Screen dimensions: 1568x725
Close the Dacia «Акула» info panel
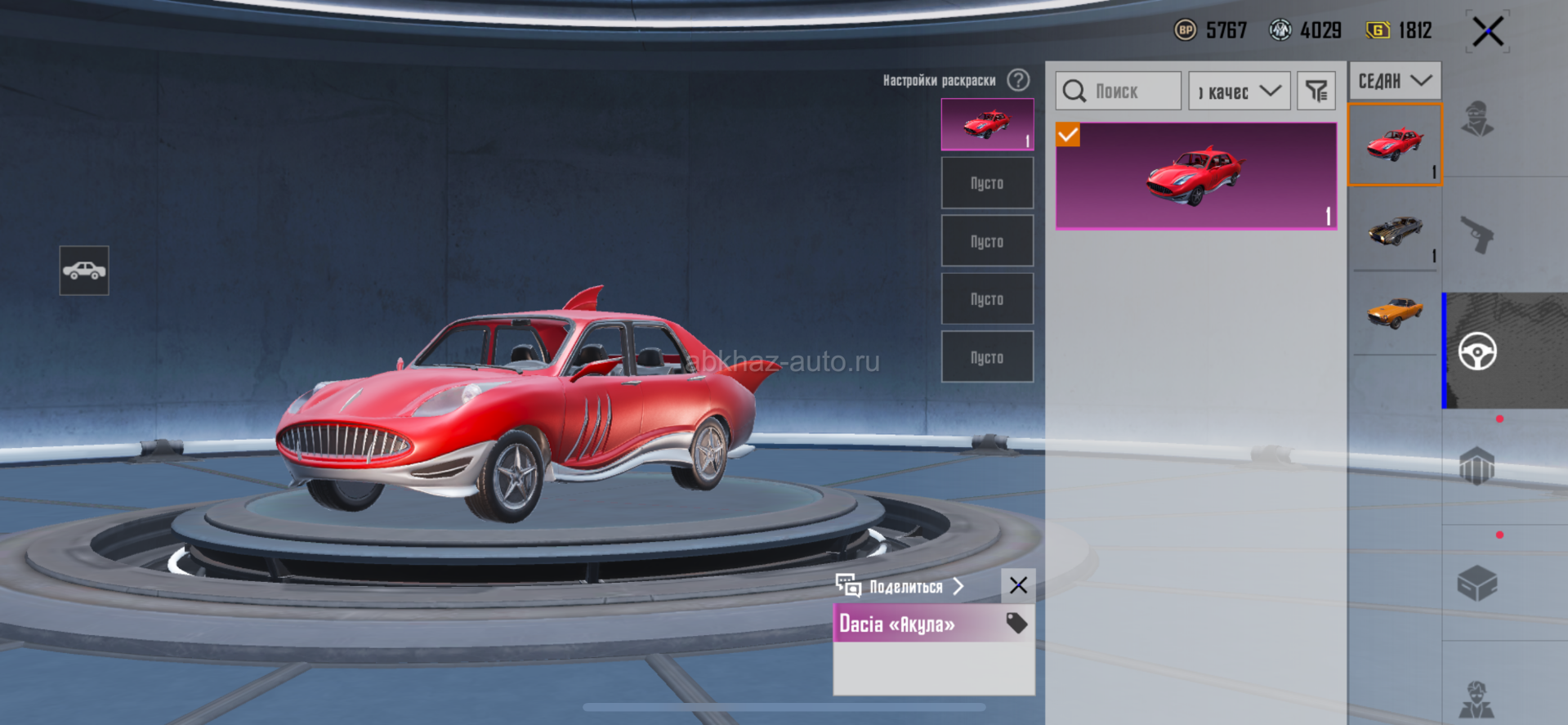point(1018,585)
